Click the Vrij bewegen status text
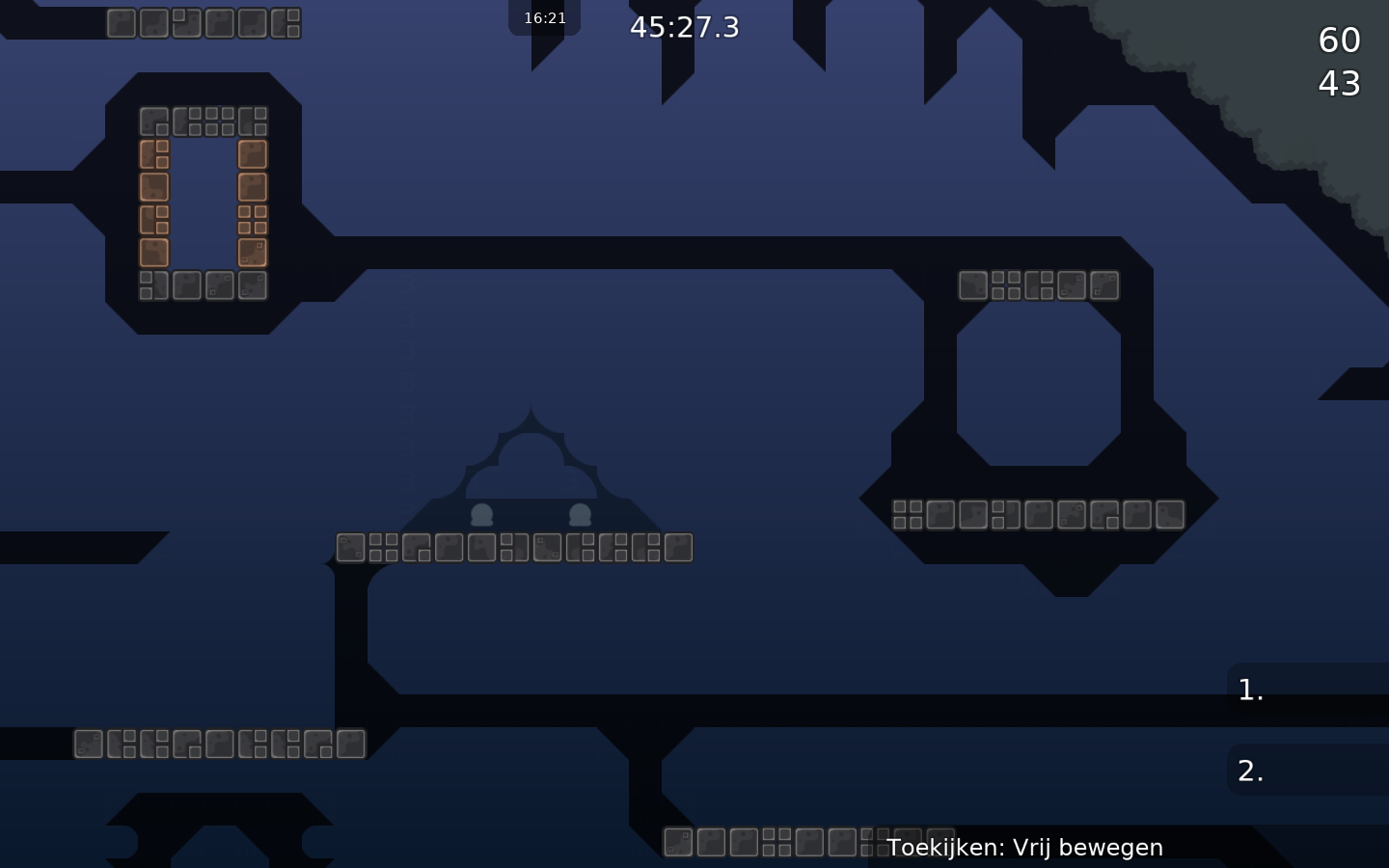 (x=1087, y=847)
